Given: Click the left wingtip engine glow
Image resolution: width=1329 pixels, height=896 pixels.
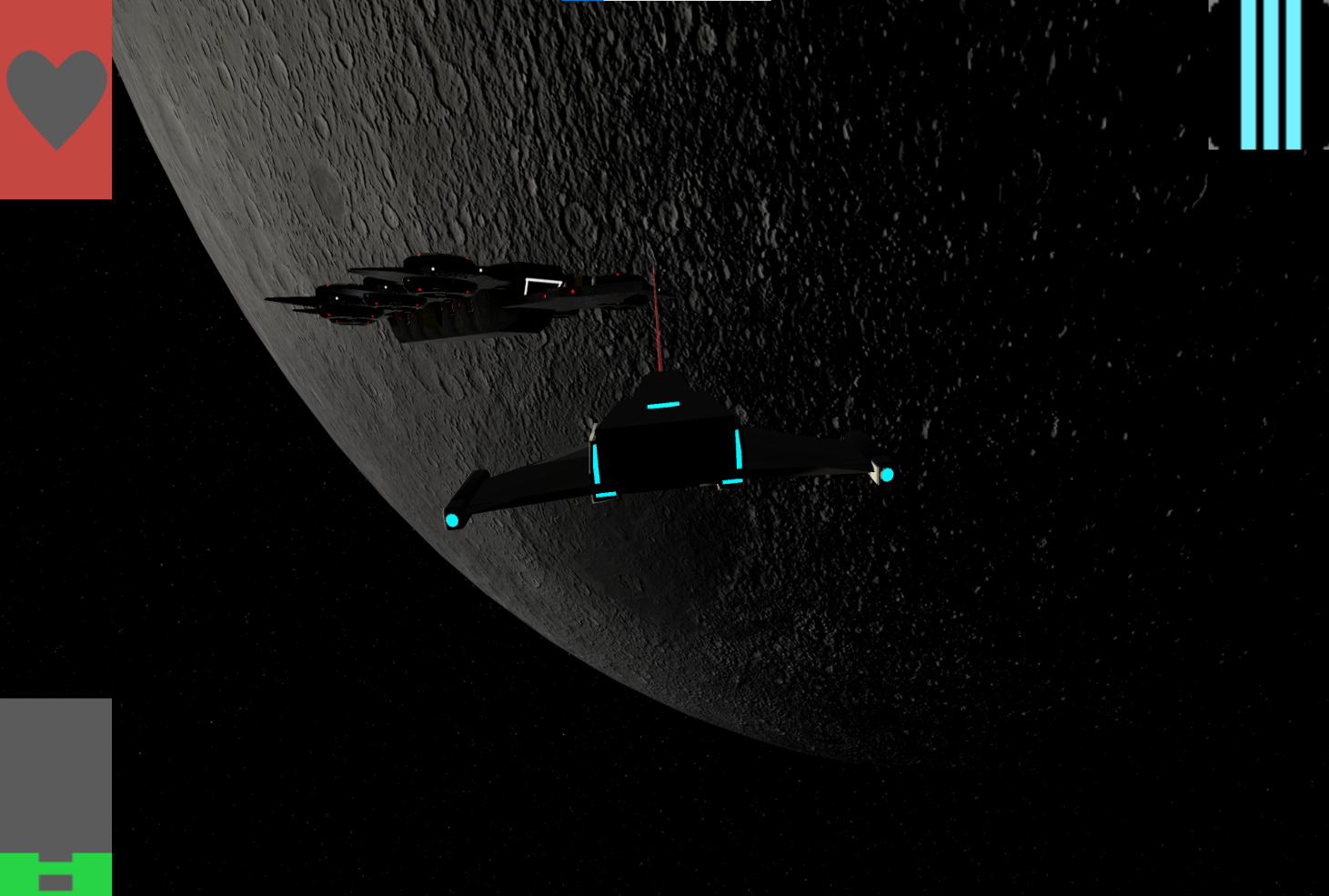Looking at the screenshot, I should 452,518.
